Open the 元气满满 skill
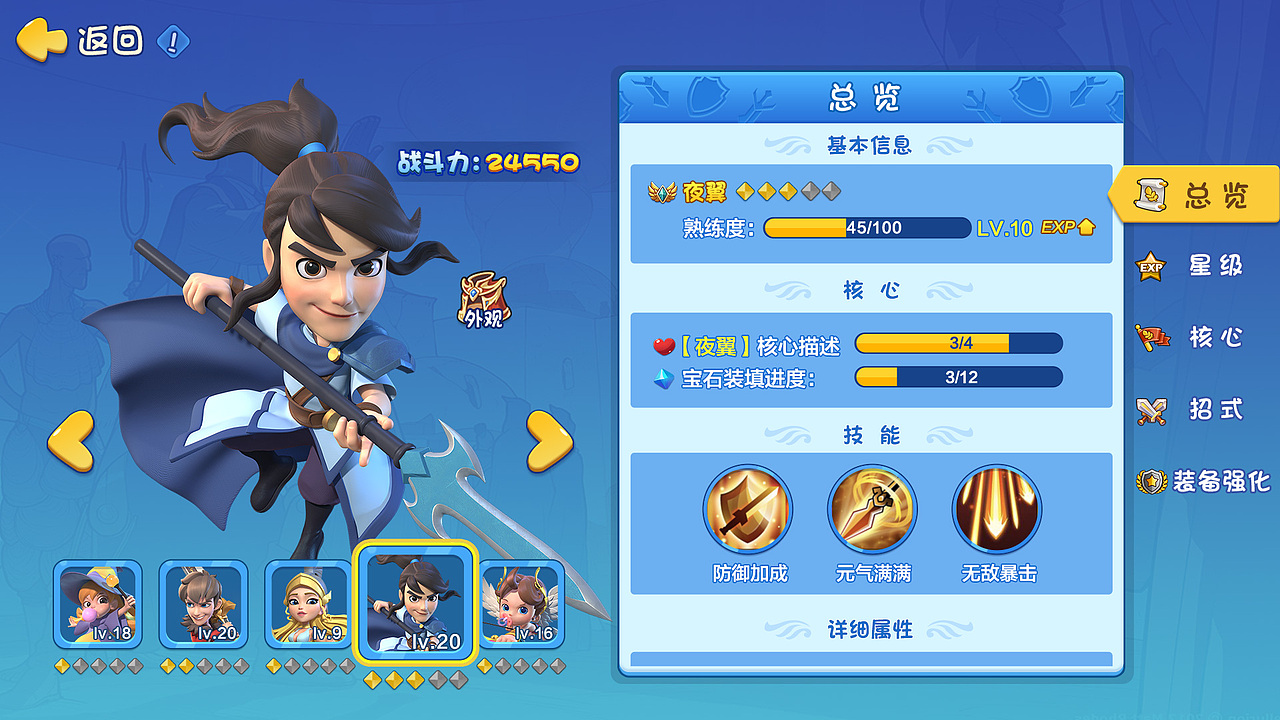 click(872, 509)
